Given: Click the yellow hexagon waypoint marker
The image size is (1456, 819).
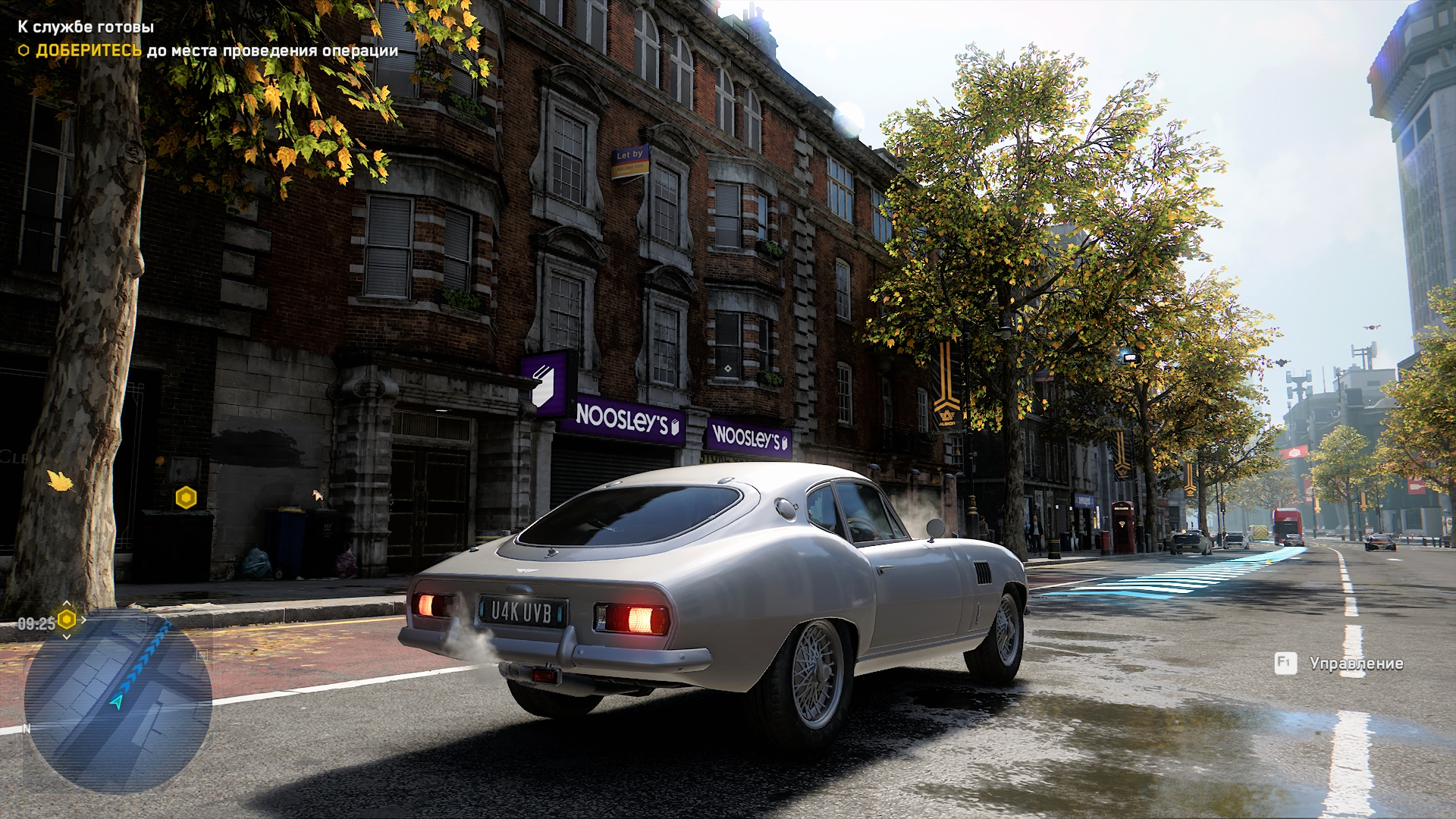Looking at the screenshot, I should pyautogui.click(x=186, y=498).
